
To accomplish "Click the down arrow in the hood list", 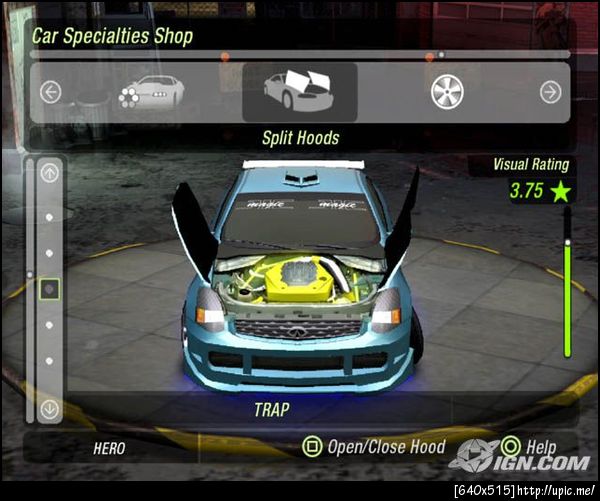I will click(x=50, y=408).
